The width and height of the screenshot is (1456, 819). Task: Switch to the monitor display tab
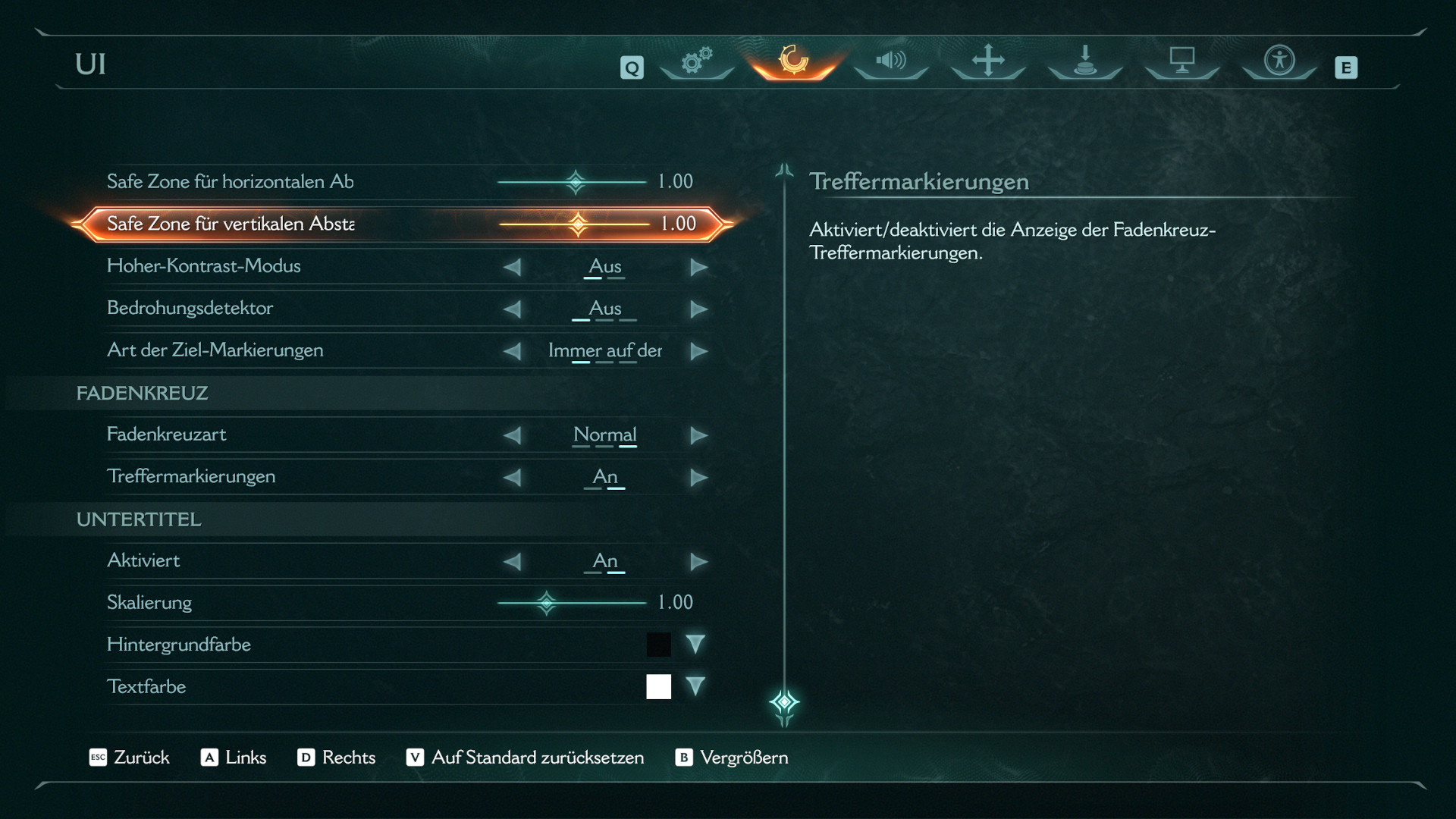[1182, 61]
